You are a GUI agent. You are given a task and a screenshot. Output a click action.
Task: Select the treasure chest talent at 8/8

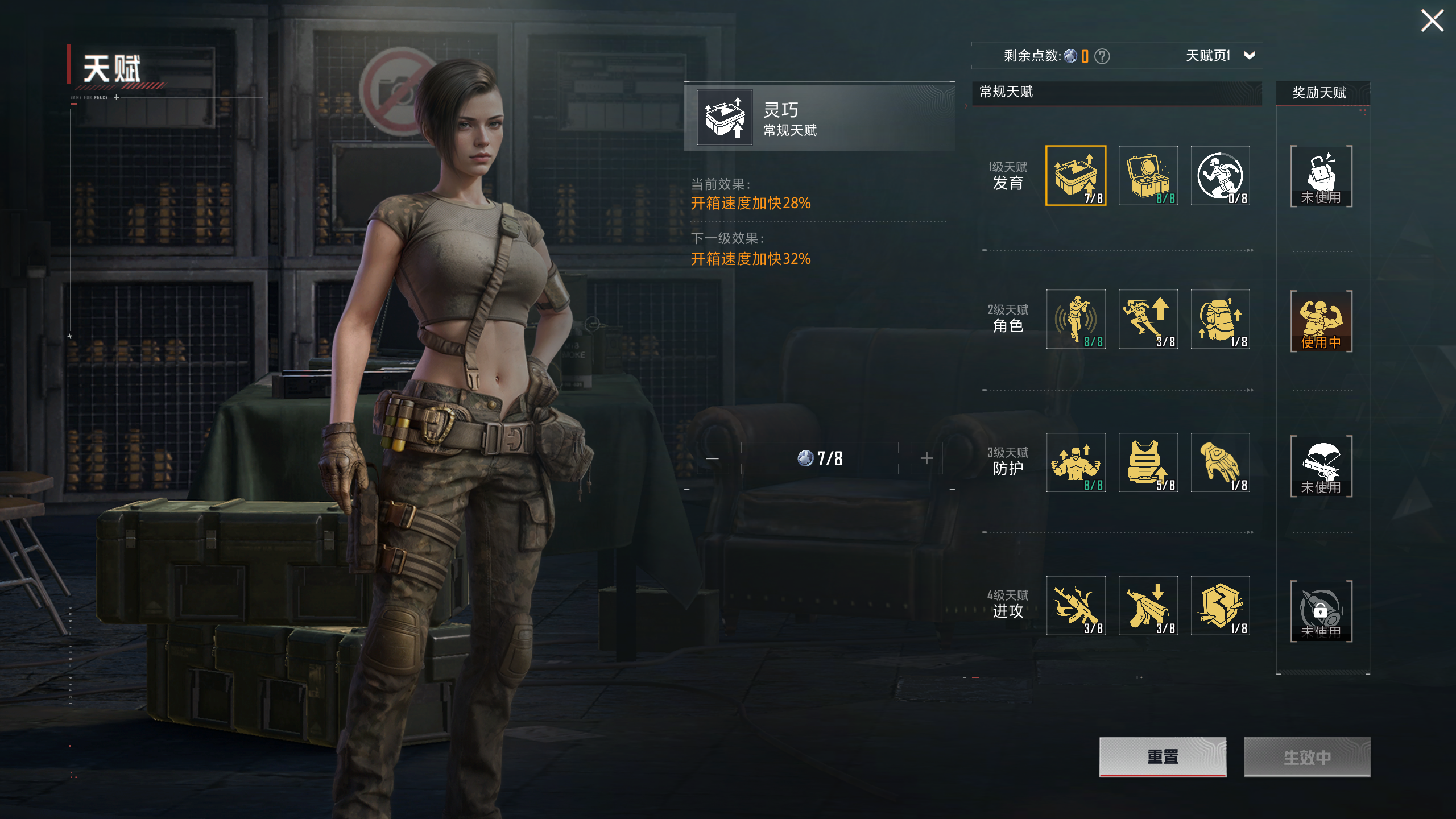pyautogui.click(x=1148, y=176)
